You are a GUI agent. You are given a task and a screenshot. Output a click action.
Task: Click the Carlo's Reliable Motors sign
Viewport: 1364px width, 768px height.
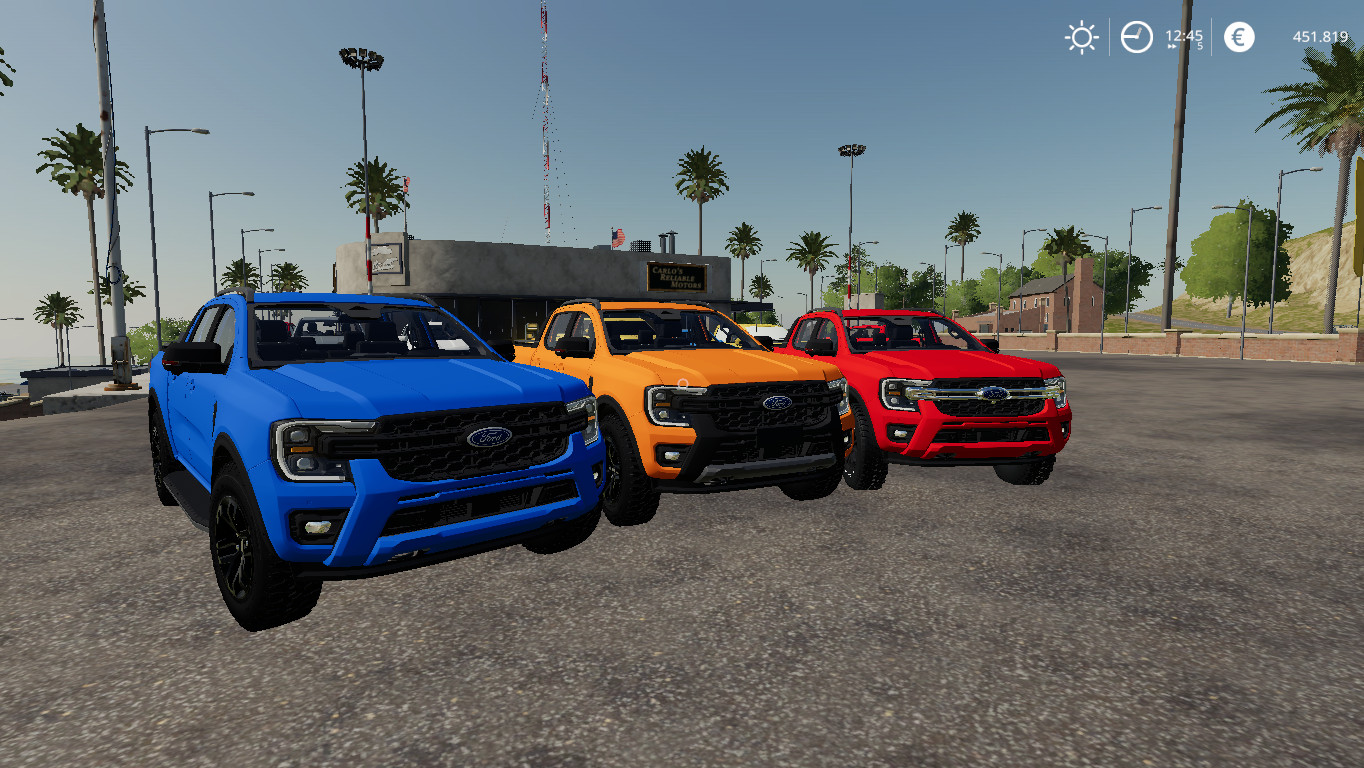tap(677, 278)
